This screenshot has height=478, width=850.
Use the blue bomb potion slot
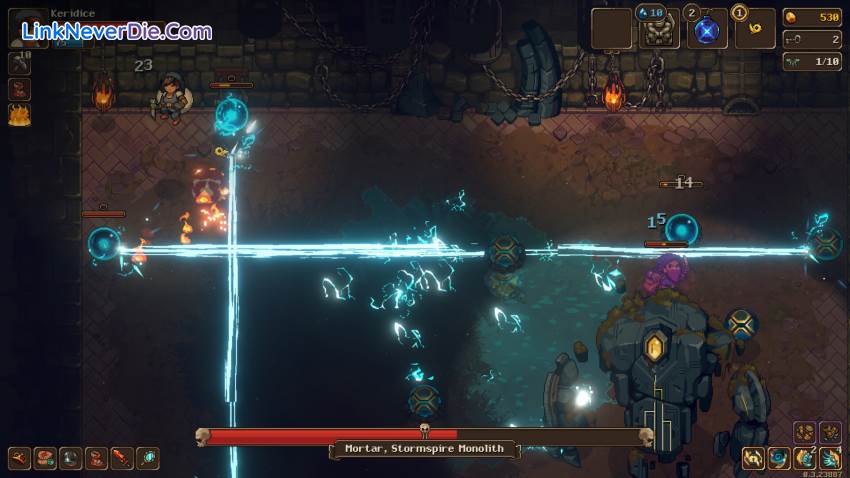pos(707,29)
